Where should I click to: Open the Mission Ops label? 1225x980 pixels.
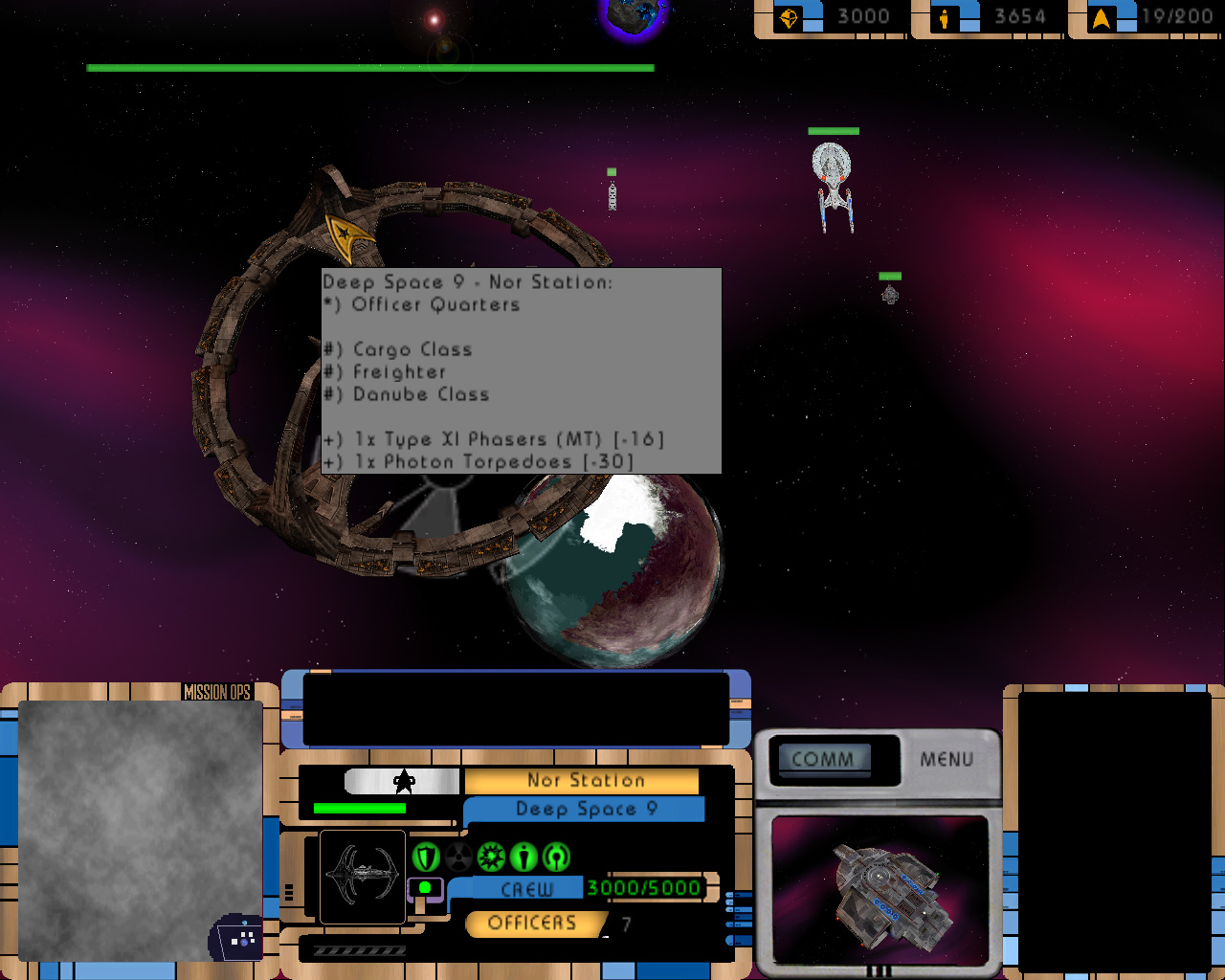pyautogui.click(x=216, y=692)
